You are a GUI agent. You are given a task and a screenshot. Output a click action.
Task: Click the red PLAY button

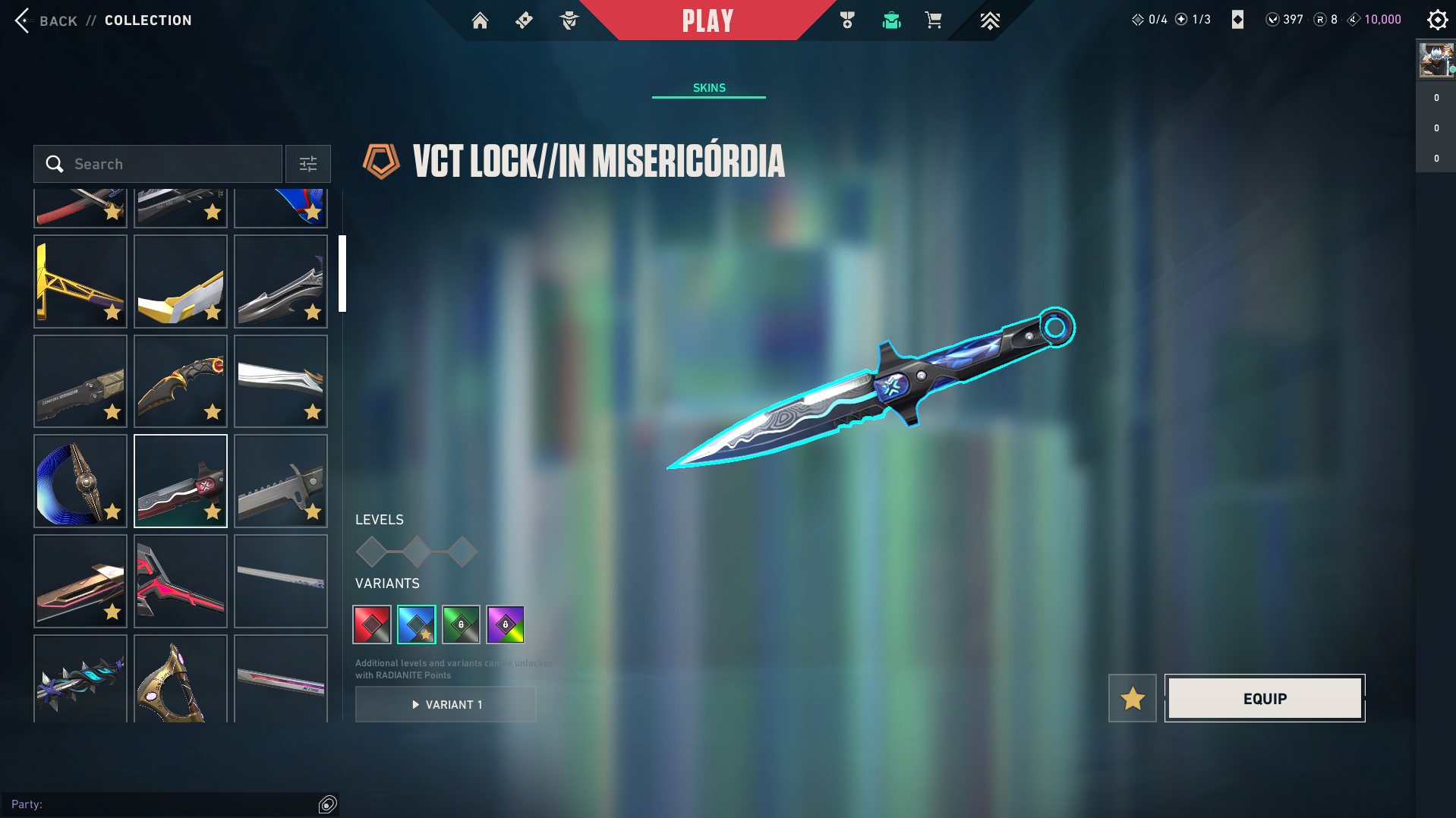click(x=708, y=20)
